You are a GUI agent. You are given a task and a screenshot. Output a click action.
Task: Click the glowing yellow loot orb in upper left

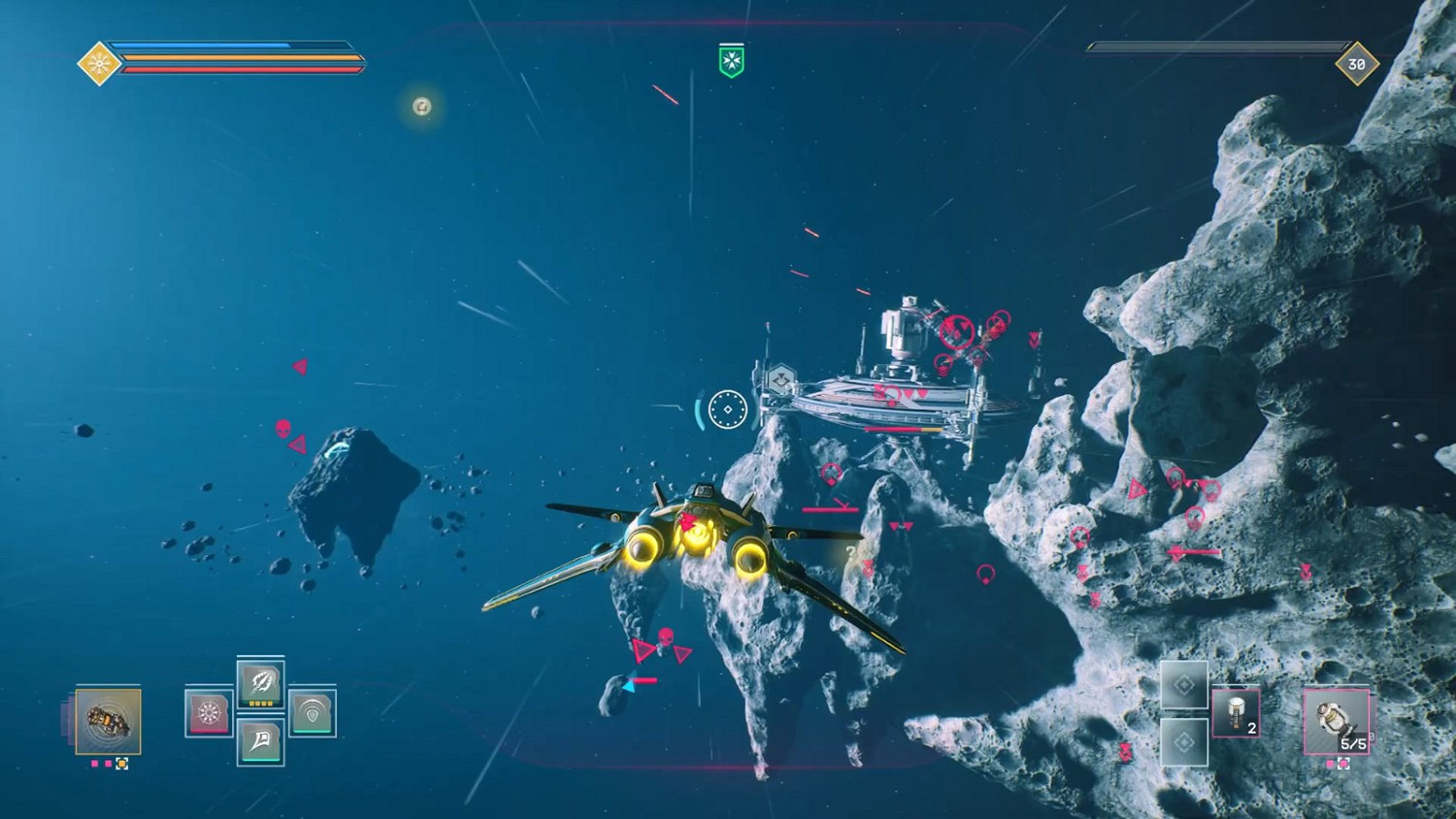[419, 107]
